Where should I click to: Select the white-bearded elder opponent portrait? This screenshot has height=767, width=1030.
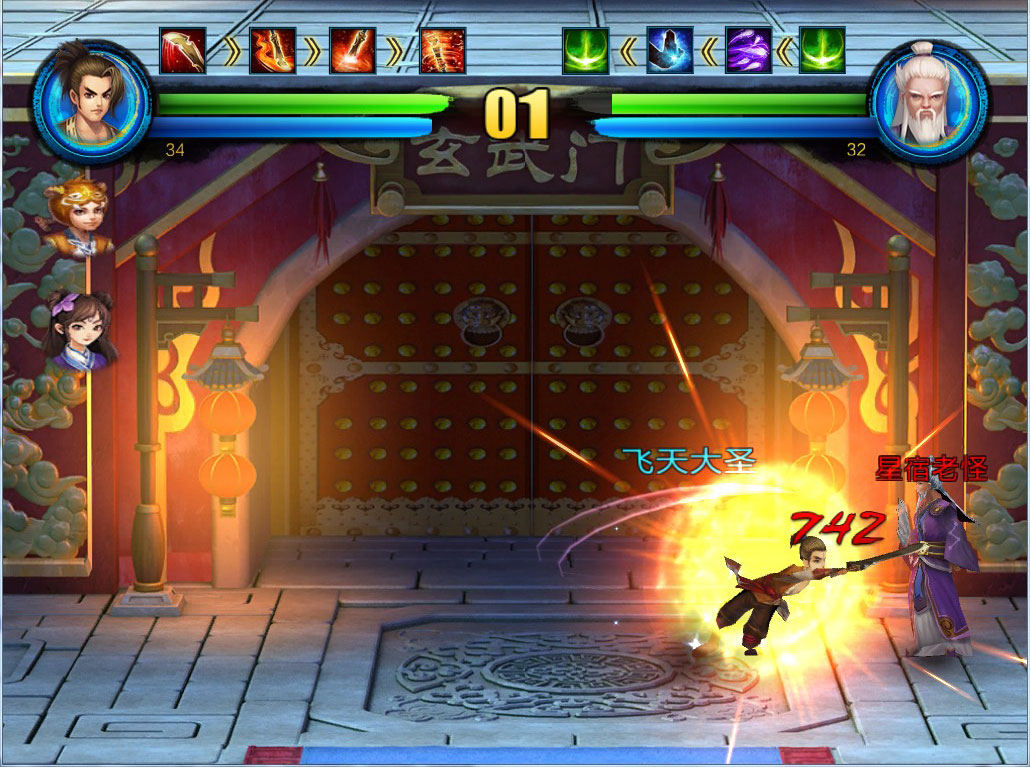click(928, 100)
